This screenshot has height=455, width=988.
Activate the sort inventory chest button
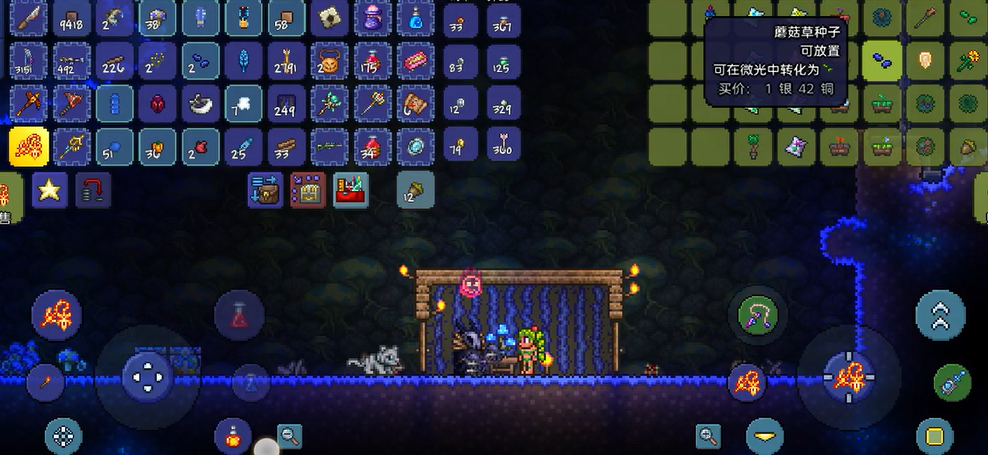(x=308, y=188)
